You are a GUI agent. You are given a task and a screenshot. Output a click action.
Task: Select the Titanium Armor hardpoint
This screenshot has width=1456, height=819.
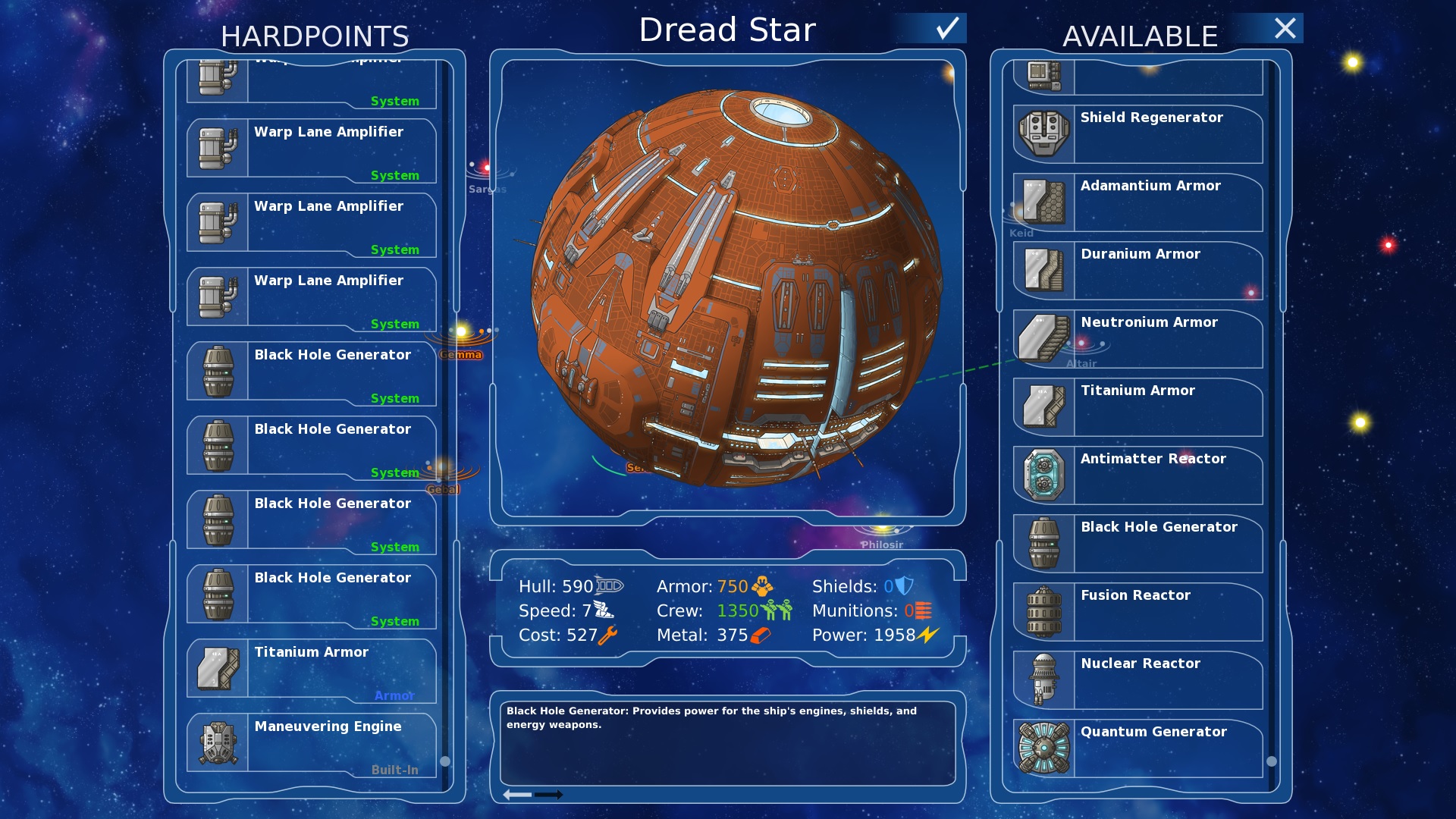pyautogui.click(x=312, y=670)
